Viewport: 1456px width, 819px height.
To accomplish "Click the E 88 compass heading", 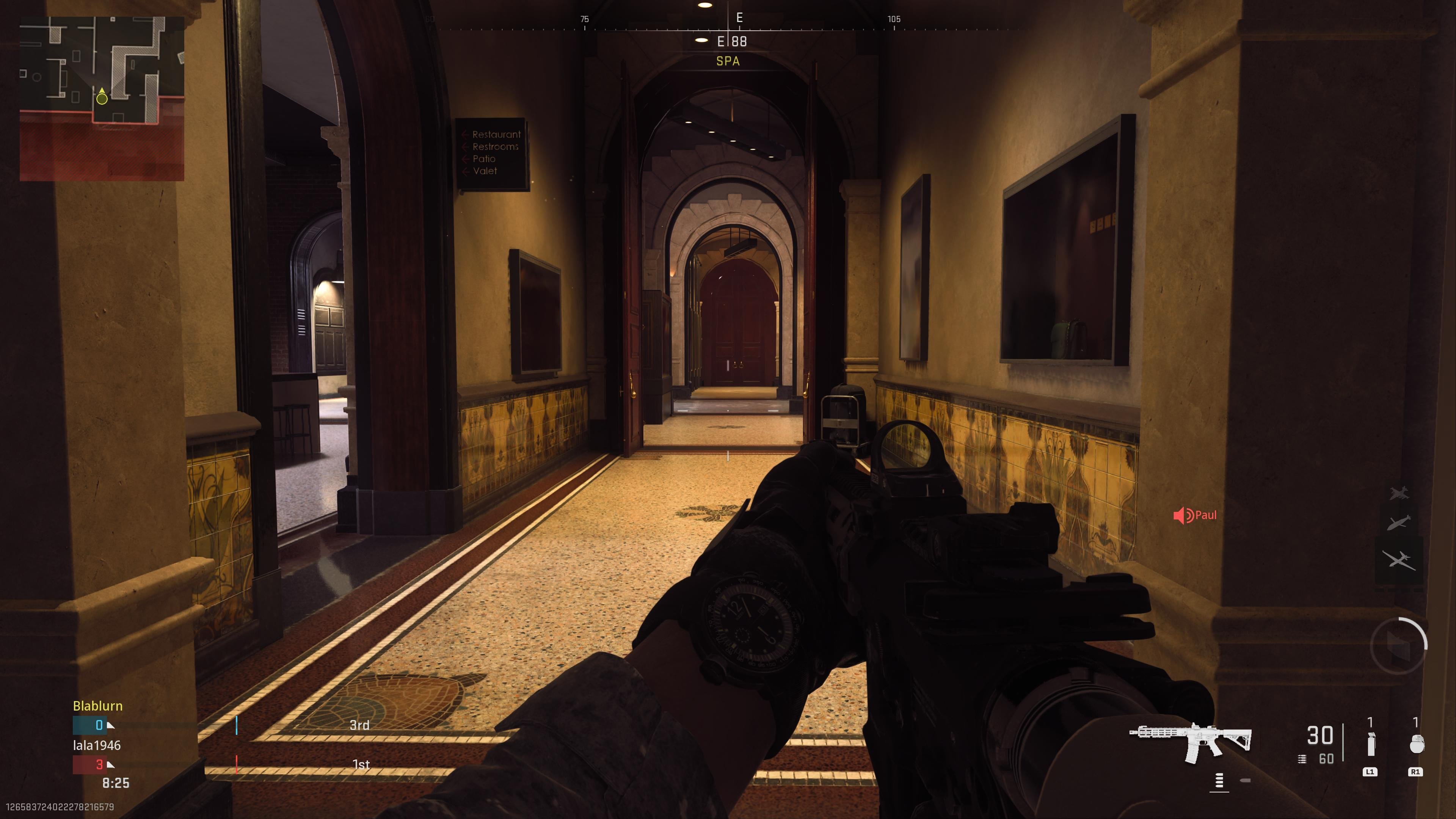I will pos(733,41).
